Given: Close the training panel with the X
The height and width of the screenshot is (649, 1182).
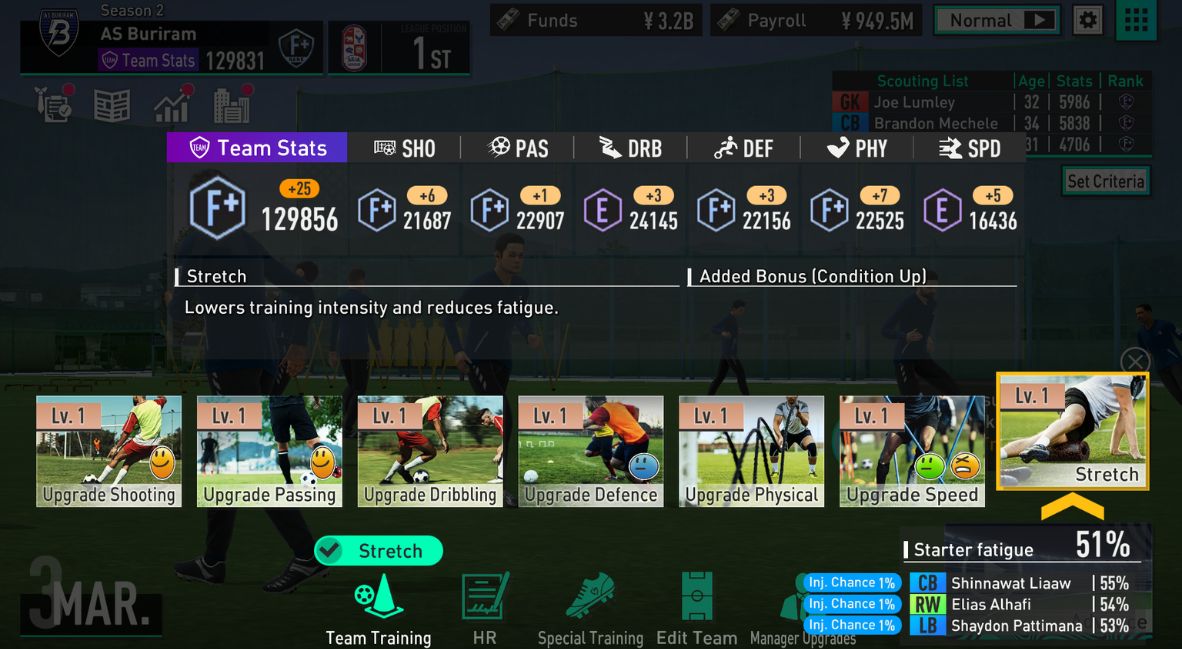Looking at the screenshot, I should pos(1135,361).
